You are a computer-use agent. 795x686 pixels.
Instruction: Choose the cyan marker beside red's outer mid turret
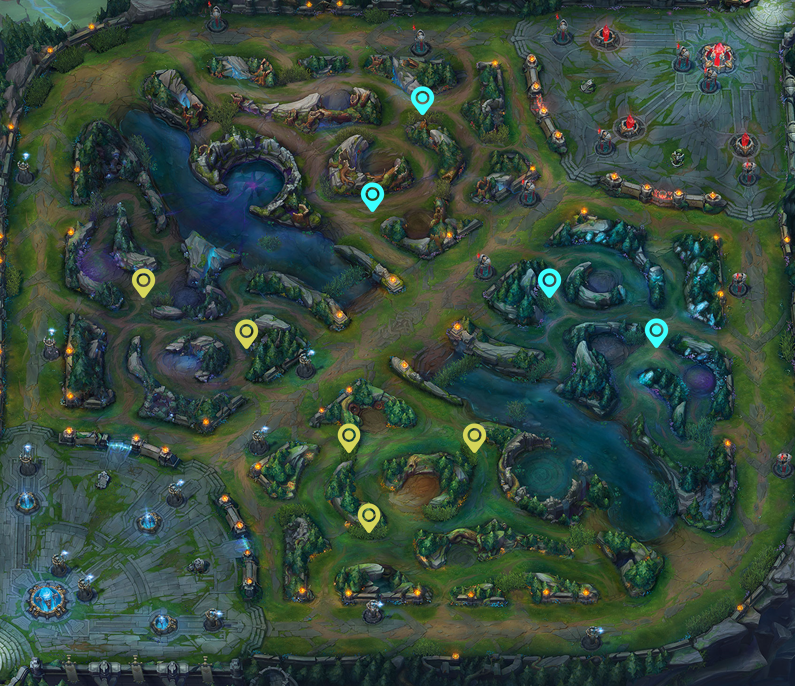point(549,283)
